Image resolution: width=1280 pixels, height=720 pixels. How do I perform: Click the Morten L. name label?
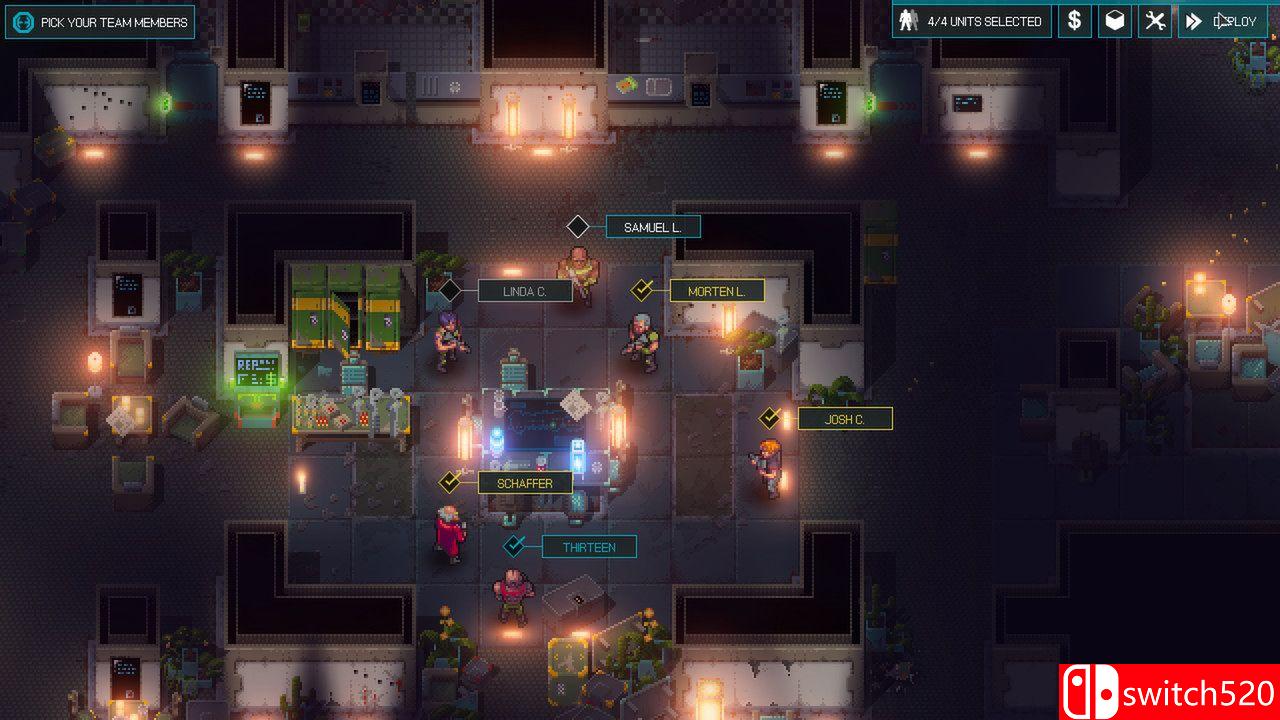[x=716, y=290]
